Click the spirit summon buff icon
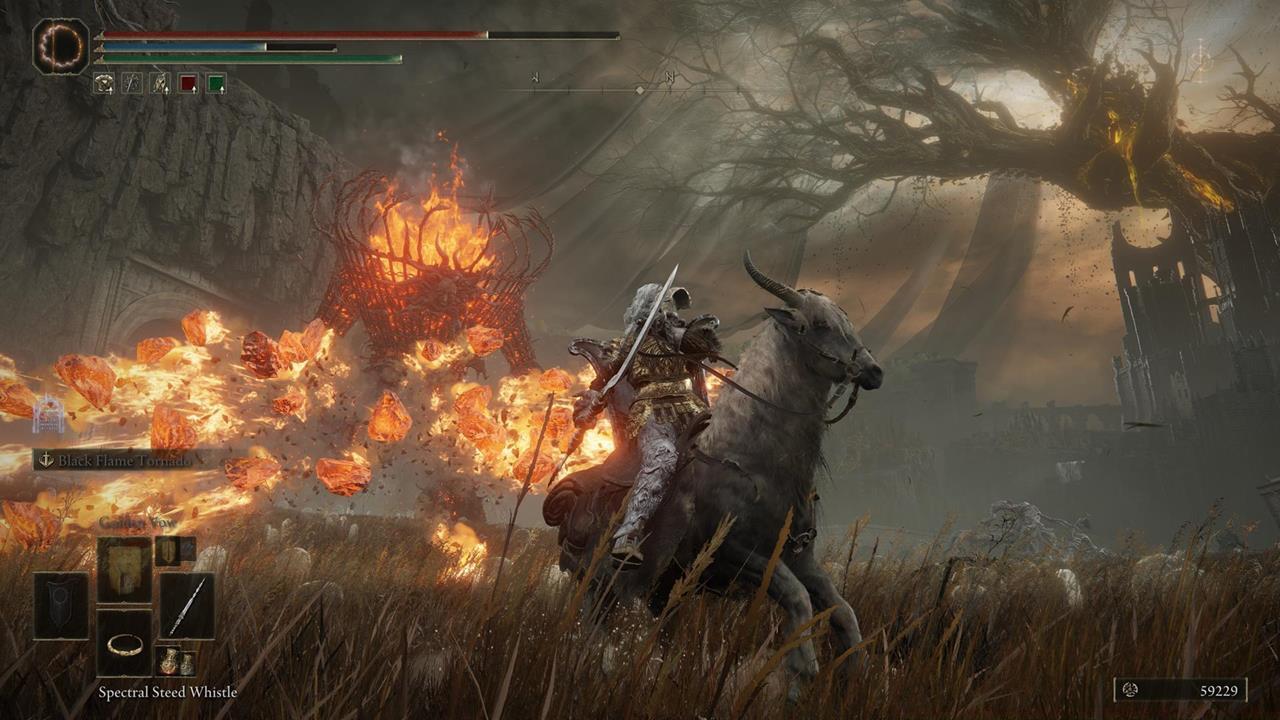 click(x=159, y=83)
